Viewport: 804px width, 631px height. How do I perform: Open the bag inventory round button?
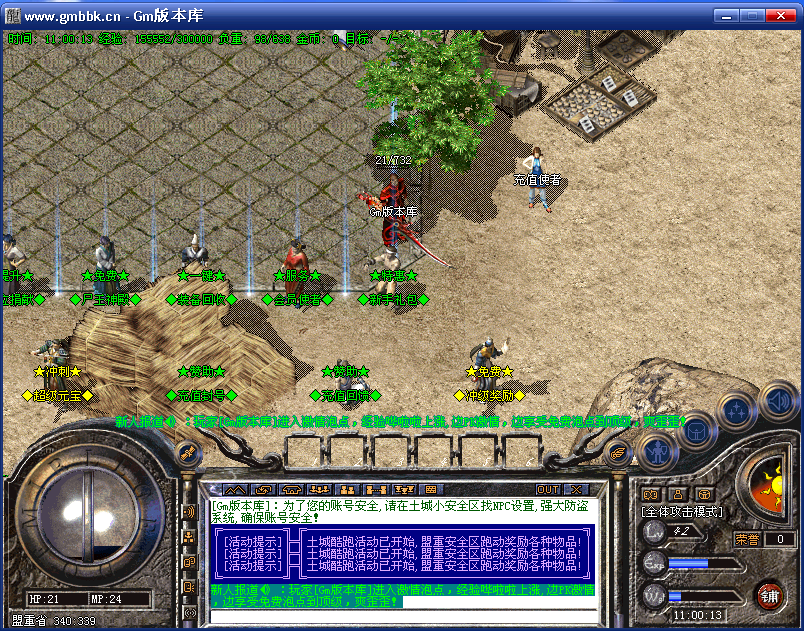coord(697,432)
